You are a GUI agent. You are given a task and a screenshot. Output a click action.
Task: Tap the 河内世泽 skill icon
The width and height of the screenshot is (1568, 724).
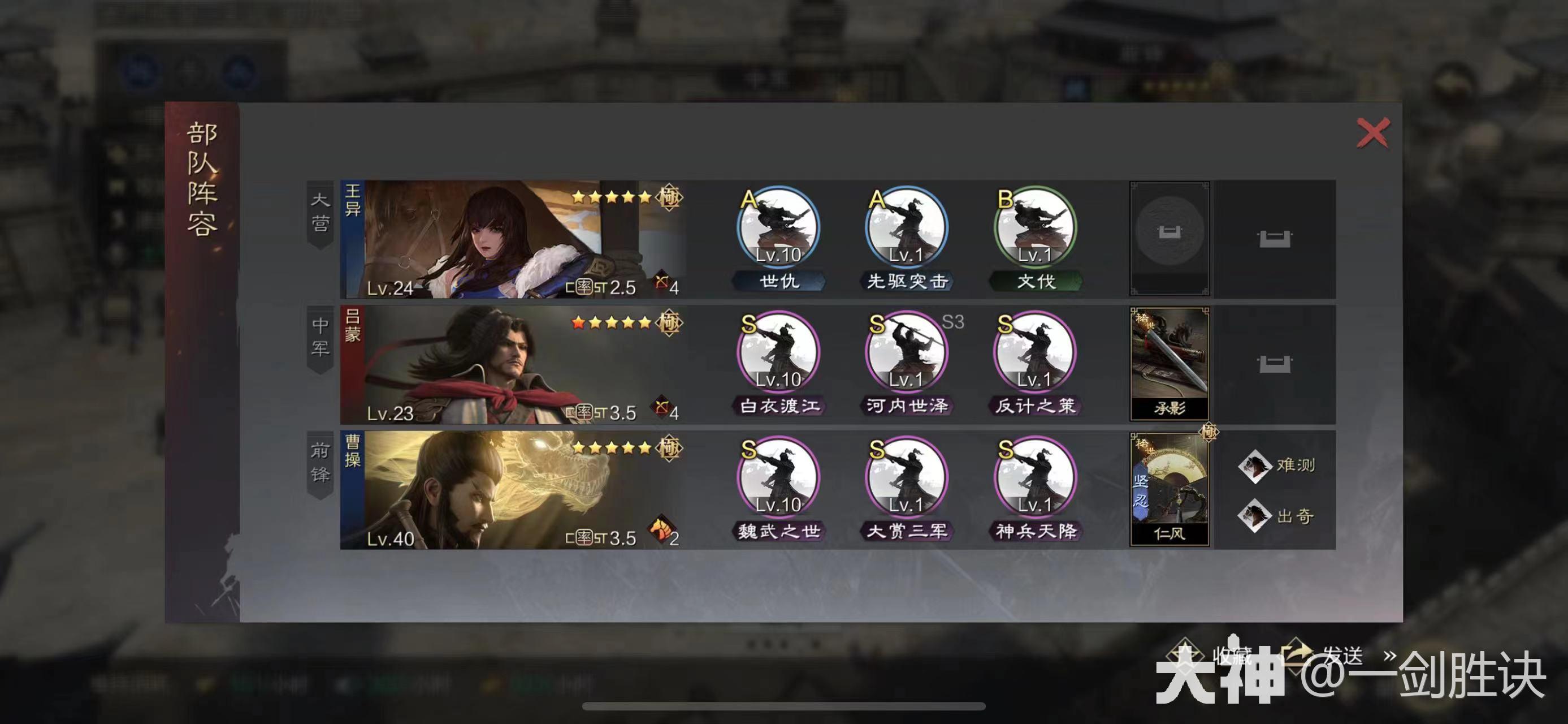[906, 353]
